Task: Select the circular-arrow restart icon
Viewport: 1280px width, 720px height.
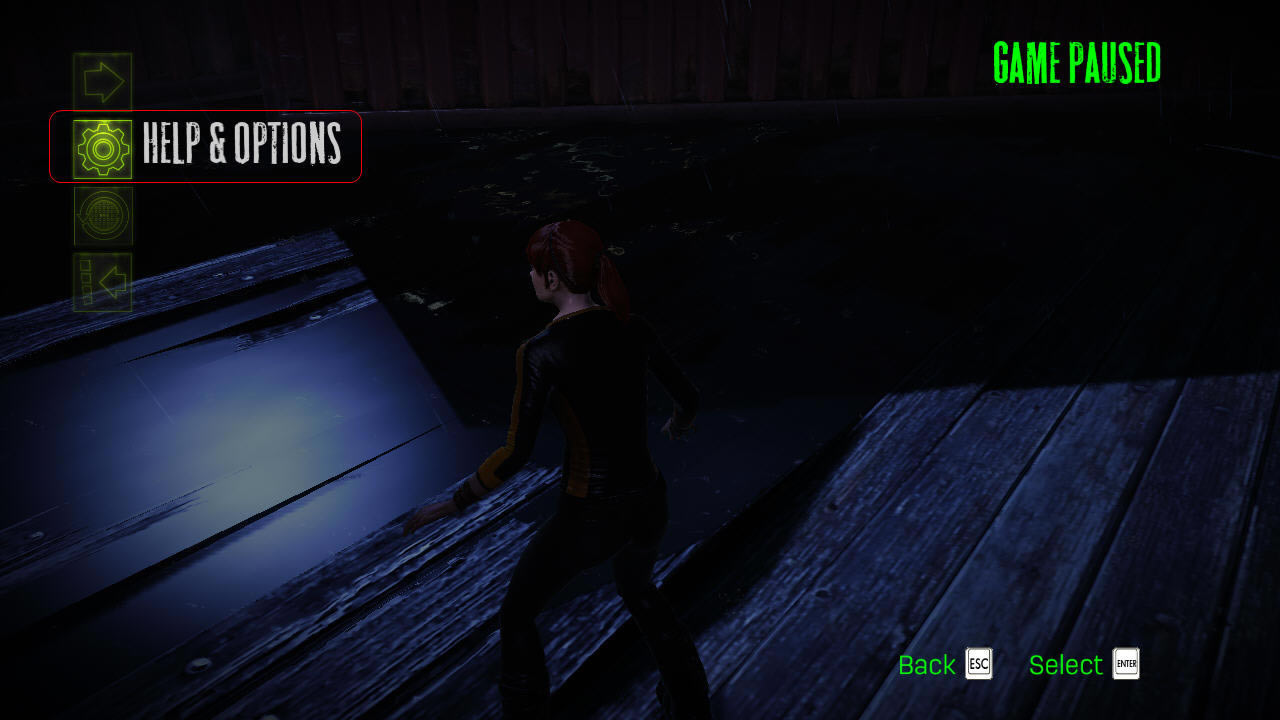Action: click(x=103, y=216)
